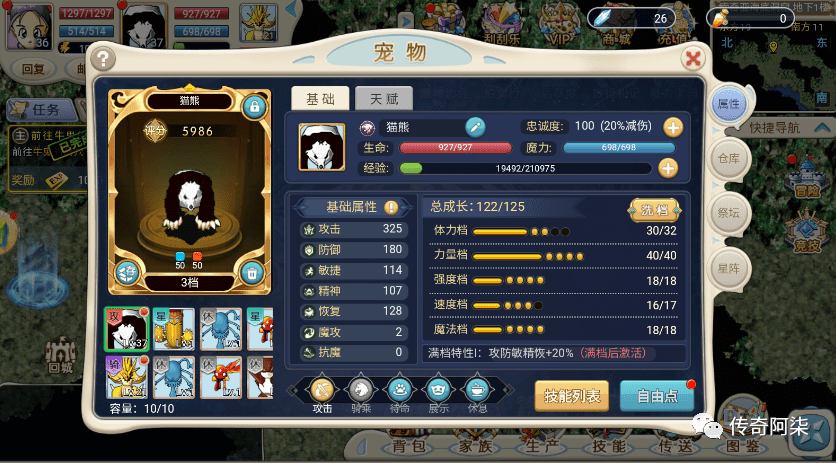Open the help question mark button
Screen dimensions: 836x463
coord(103,59)
